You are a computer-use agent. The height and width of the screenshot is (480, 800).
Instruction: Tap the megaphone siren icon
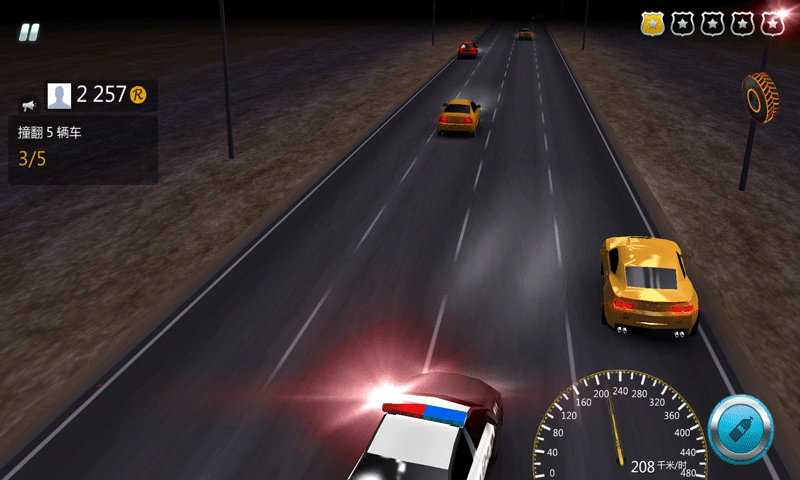28,103
